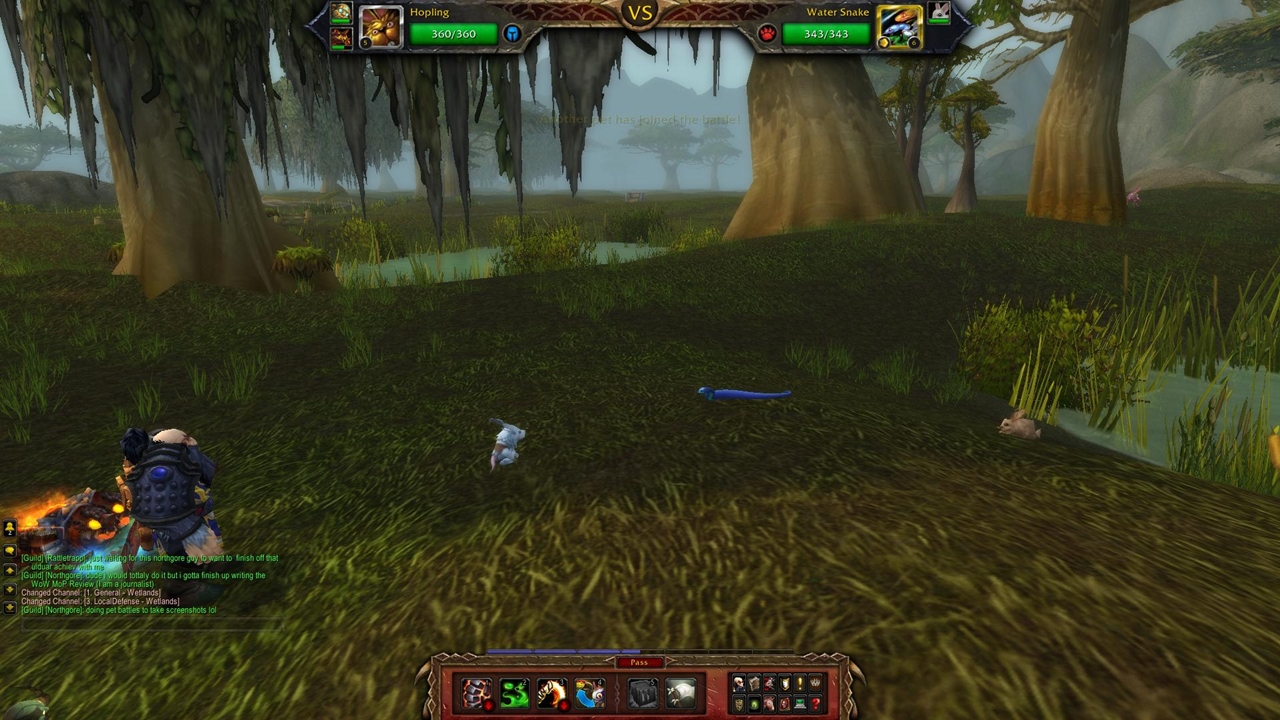Forfeit the battle with the white flag
The width and height of the screenshot is (1280, 720).
pos(681,693)
